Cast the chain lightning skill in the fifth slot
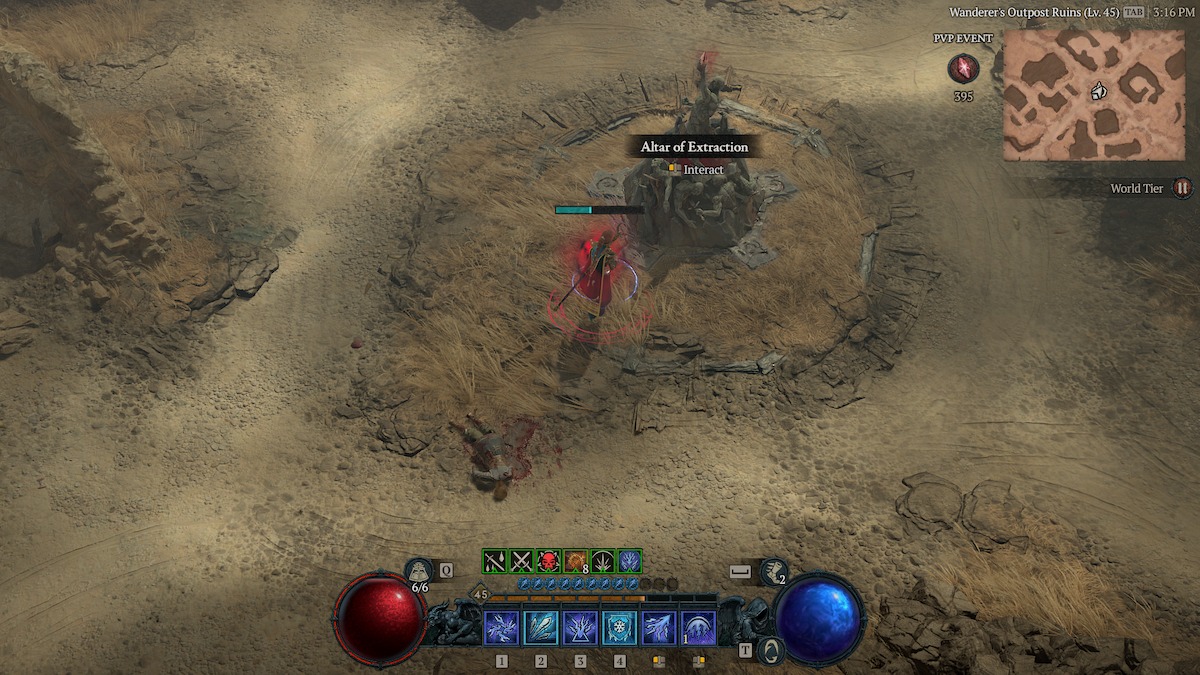1200x675 pixels. [659, 628]
